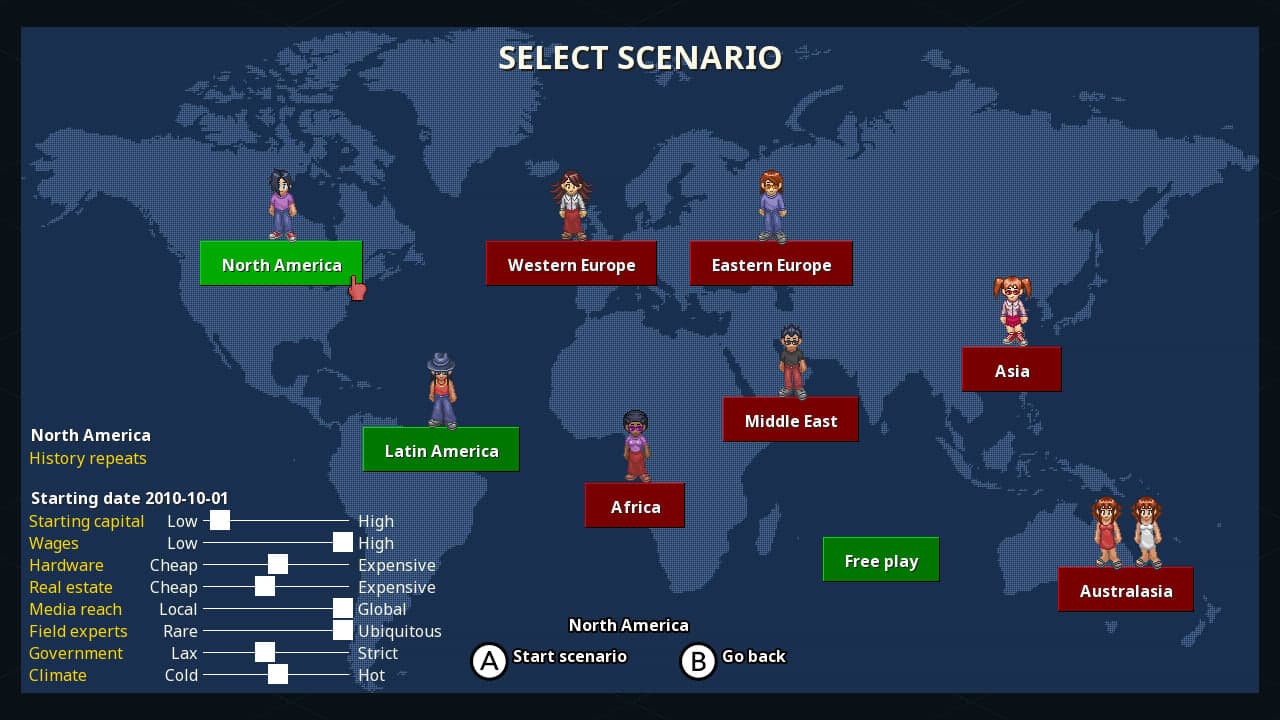The height and width of the screenshot is (720, 1280).
Task: Click the Wages slider handle
Action: coord(342,542)
